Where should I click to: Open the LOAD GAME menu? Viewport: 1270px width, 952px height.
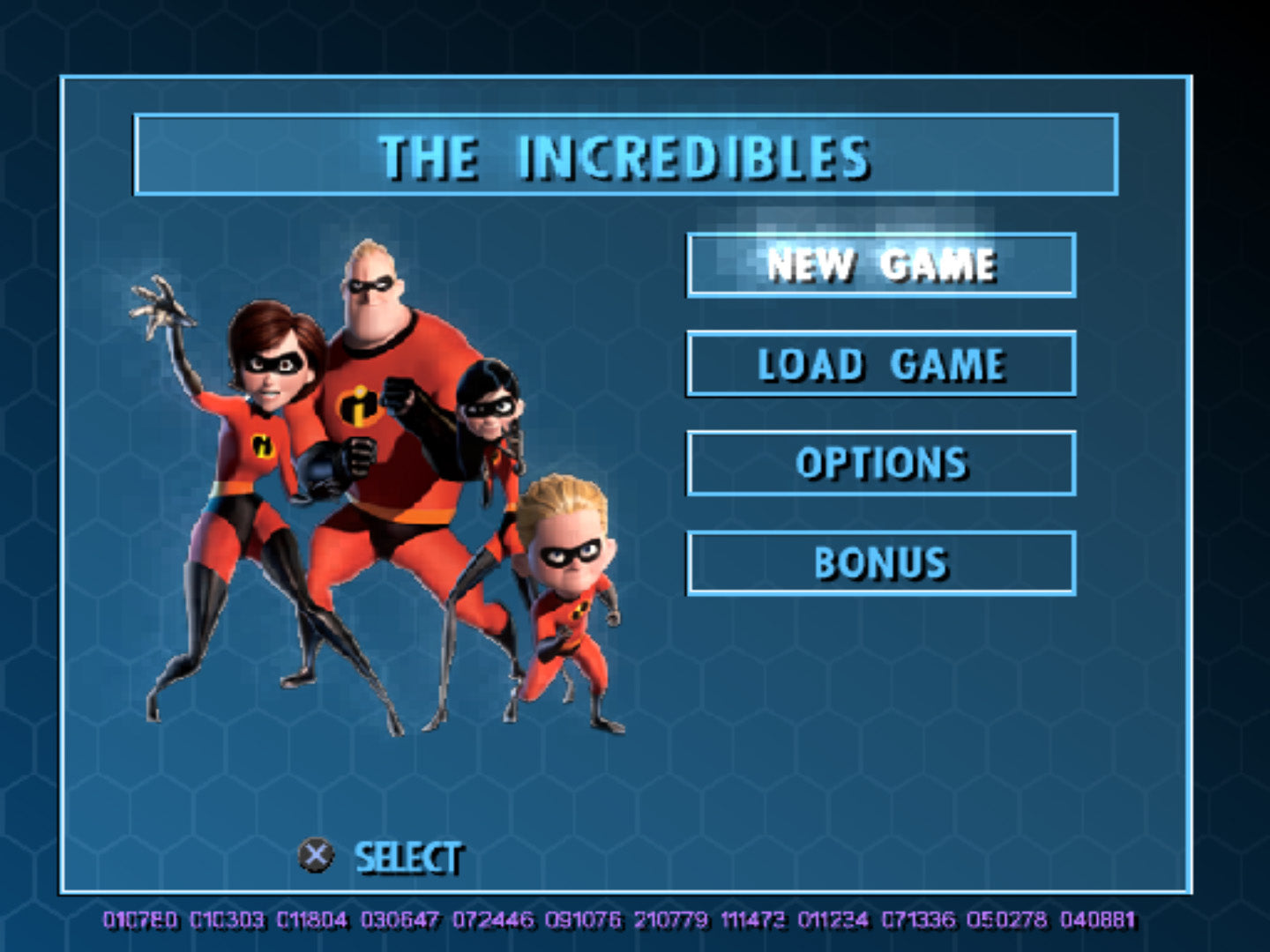(x=882, y=364)
